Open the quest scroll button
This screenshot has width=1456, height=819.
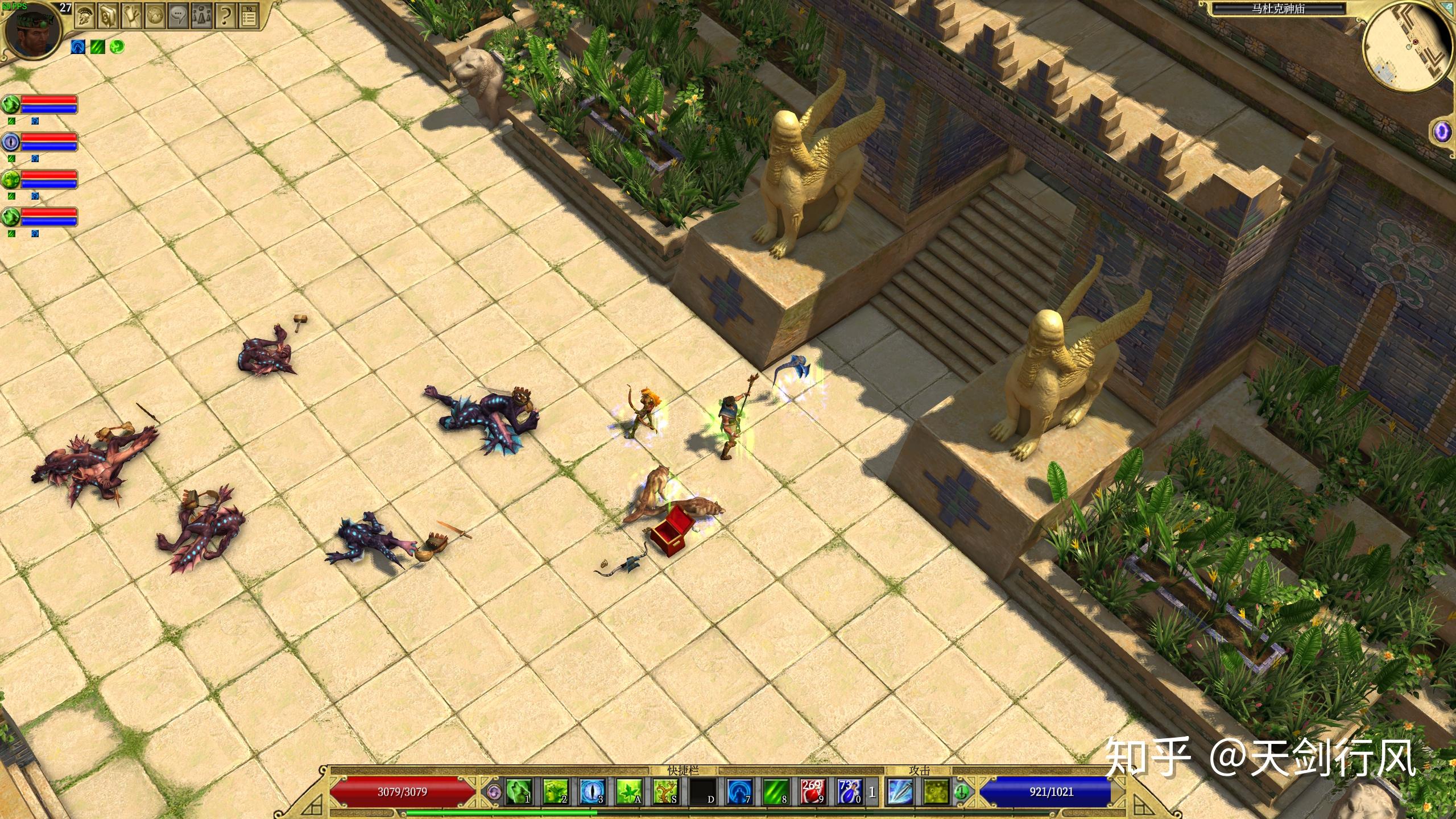pyautogui.click(x=131, y=16)
